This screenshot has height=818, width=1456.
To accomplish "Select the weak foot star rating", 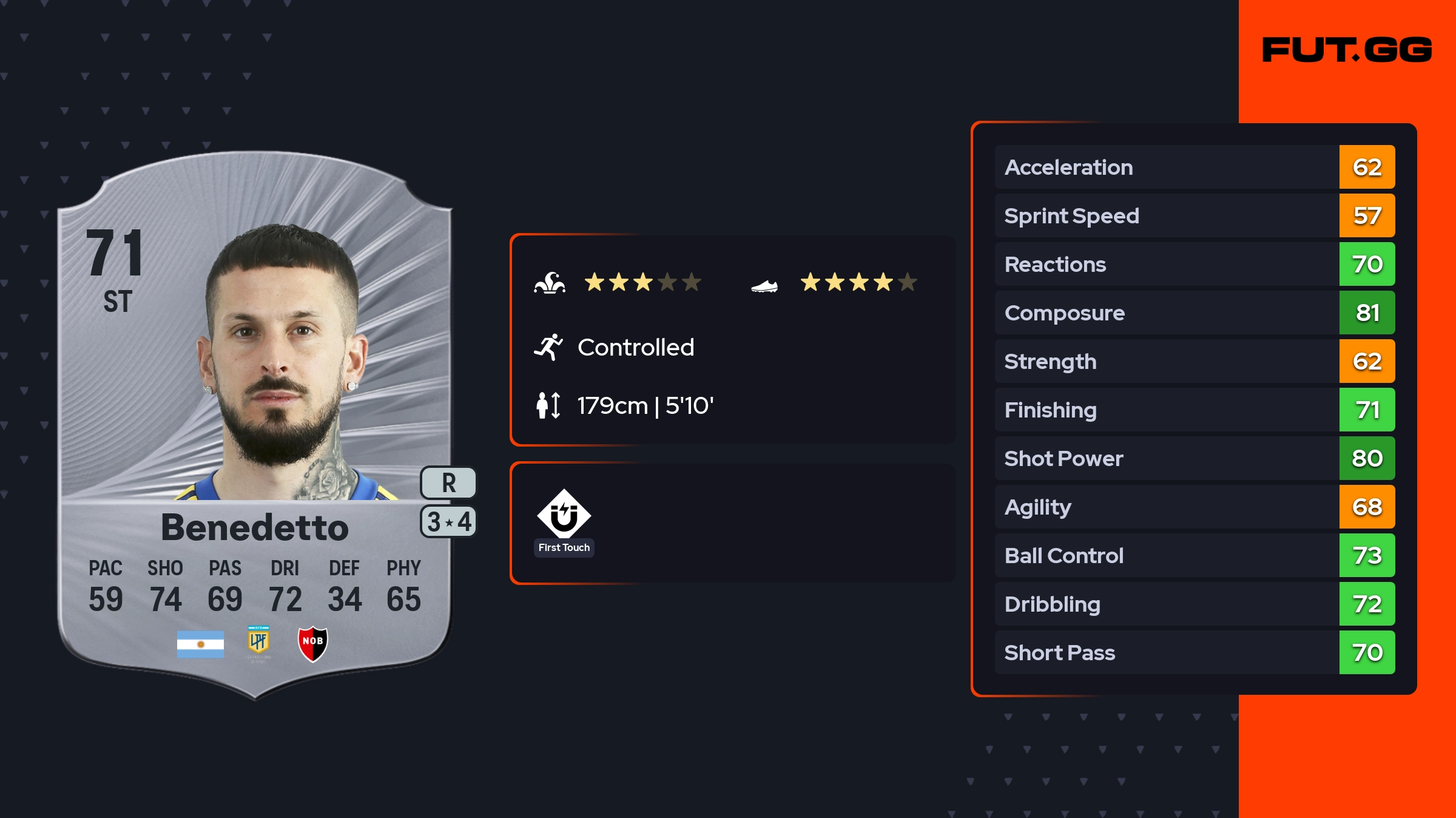I will (x=858, y=282).
